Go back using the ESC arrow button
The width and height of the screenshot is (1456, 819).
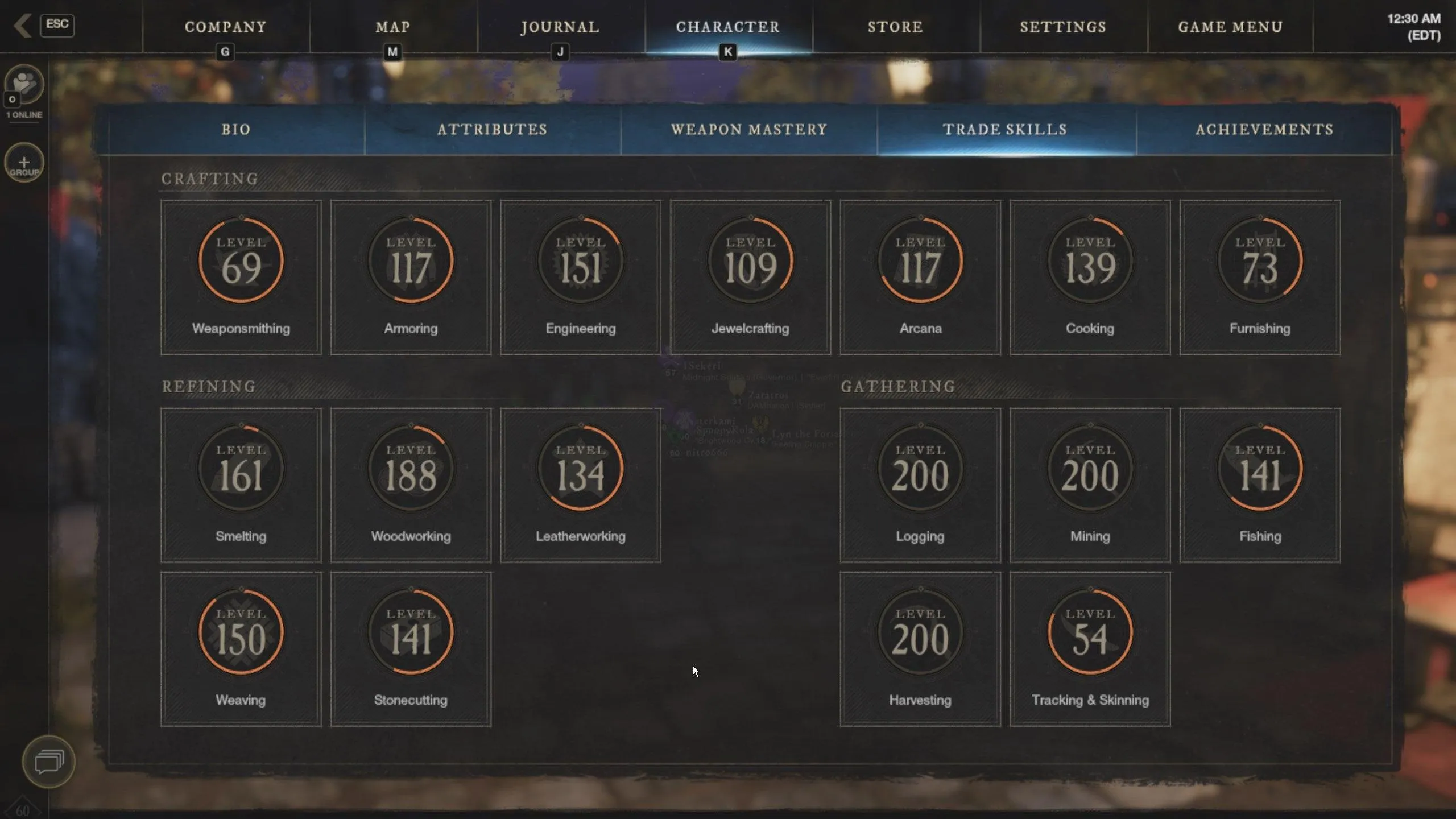(24, 26)
